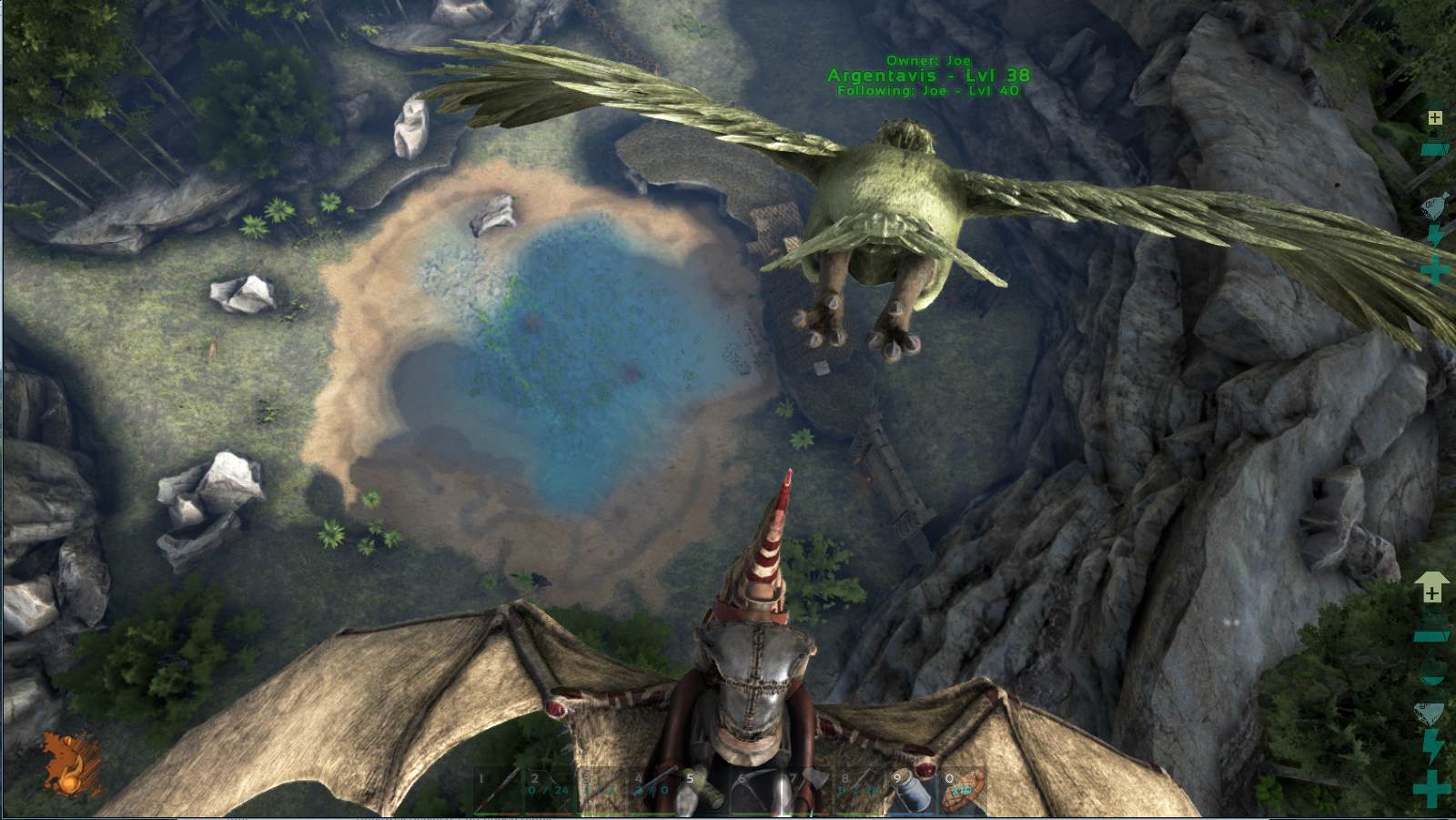Select the green item in hotbar slot 5
Viewport: 1456px width, 820px height.
pyautogui.click(x=704, y=791)
